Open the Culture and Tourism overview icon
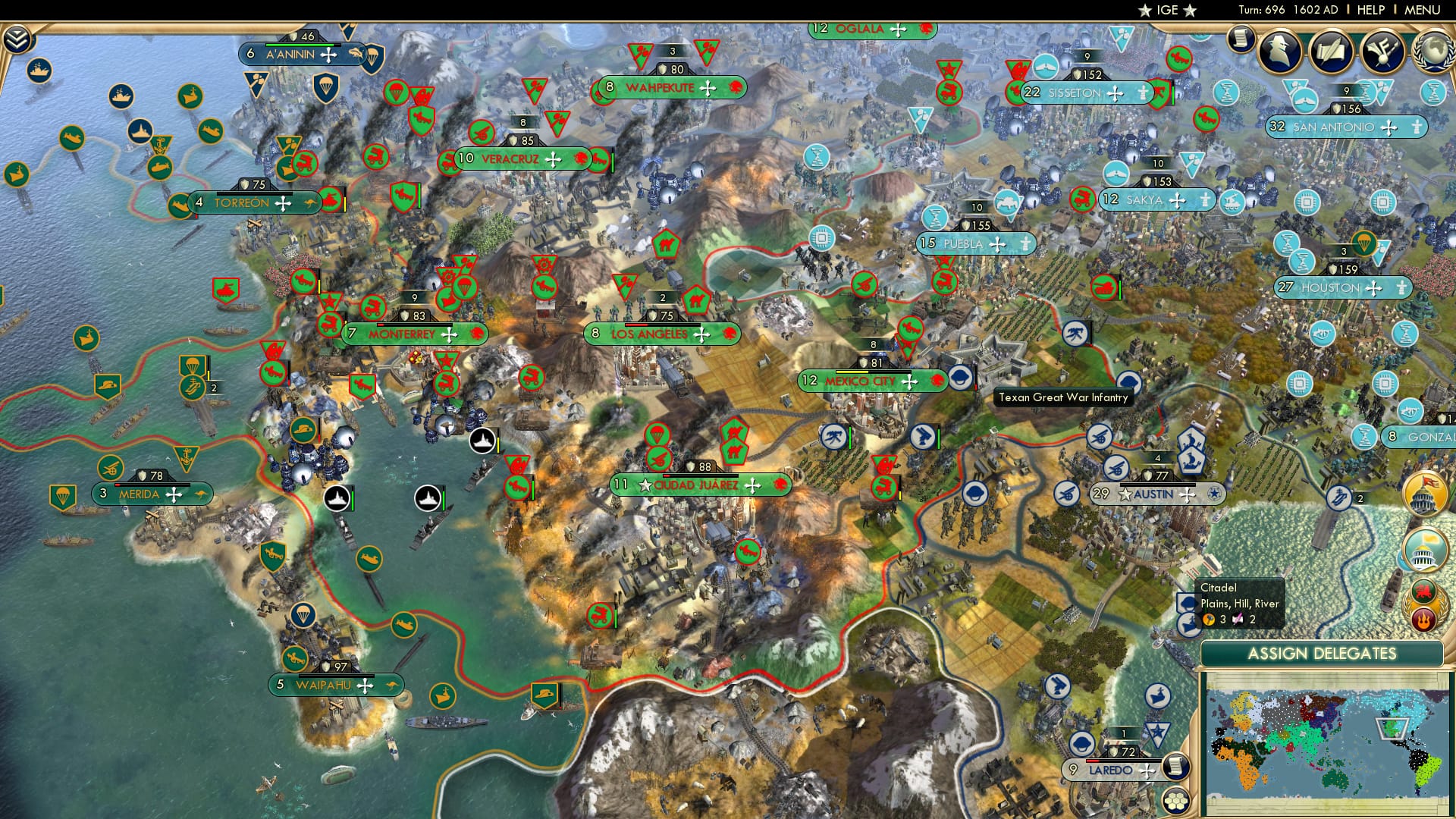 point(1383,52)
